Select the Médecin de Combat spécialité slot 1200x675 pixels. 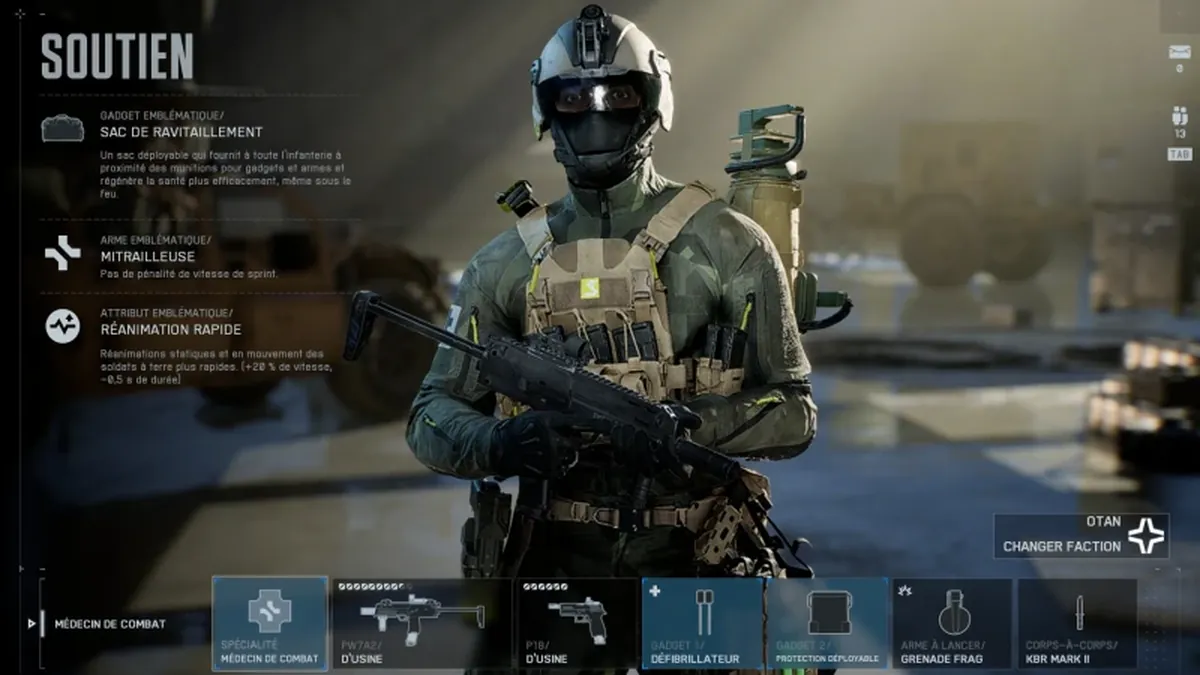click(270, 622)
